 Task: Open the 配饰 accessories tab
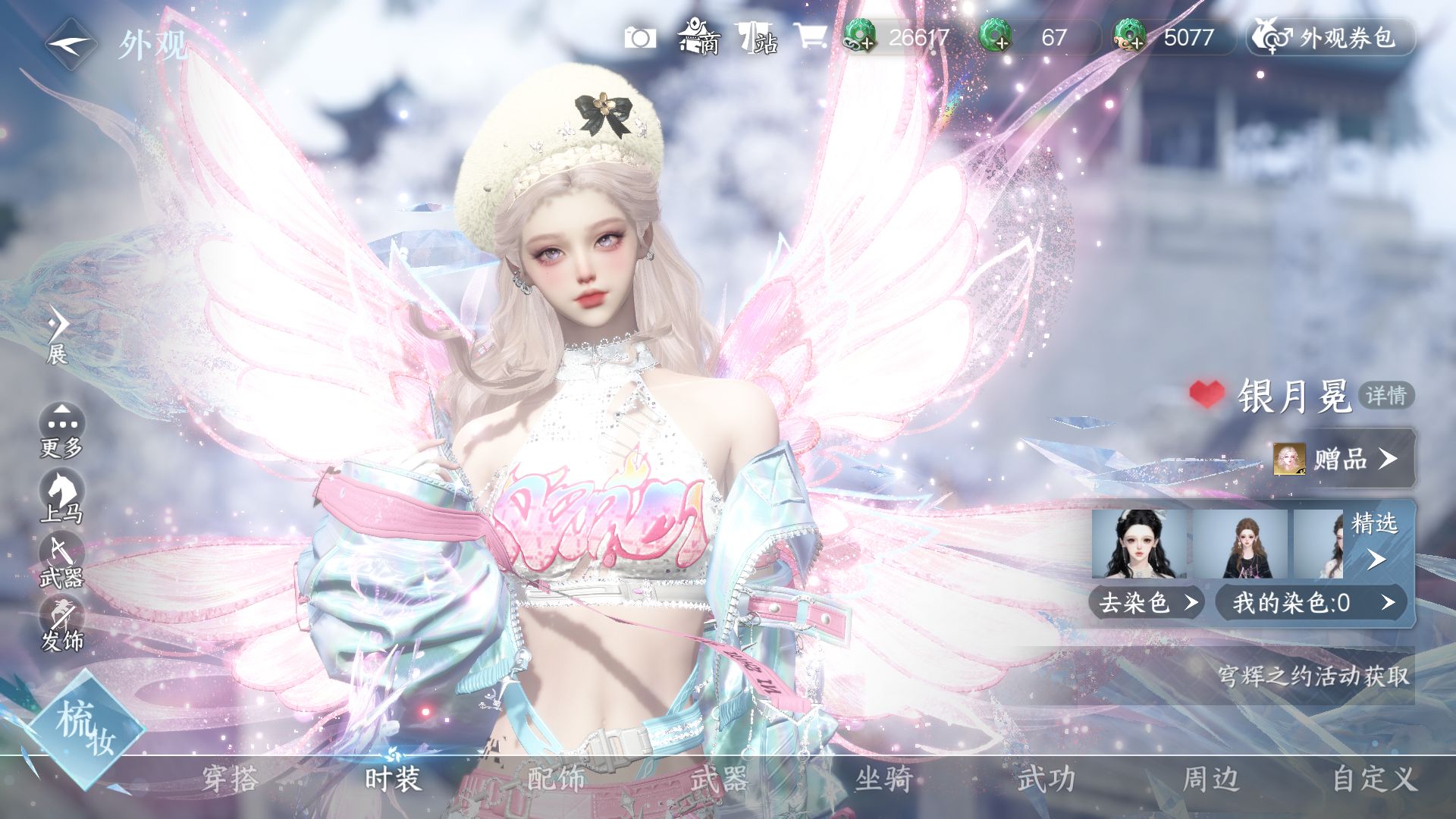click(556, 779)
